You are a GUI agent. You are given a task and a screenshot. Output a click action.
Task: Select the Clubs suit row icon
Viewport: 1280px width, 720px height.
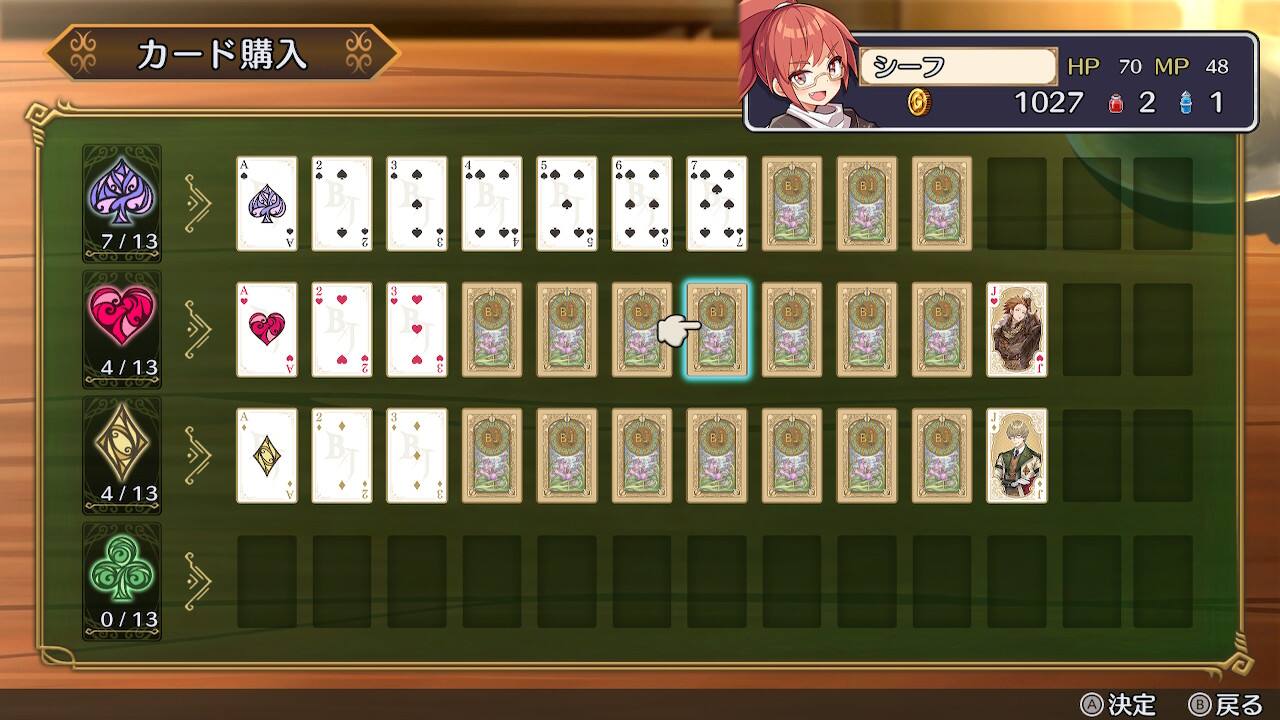coord(121,576)
